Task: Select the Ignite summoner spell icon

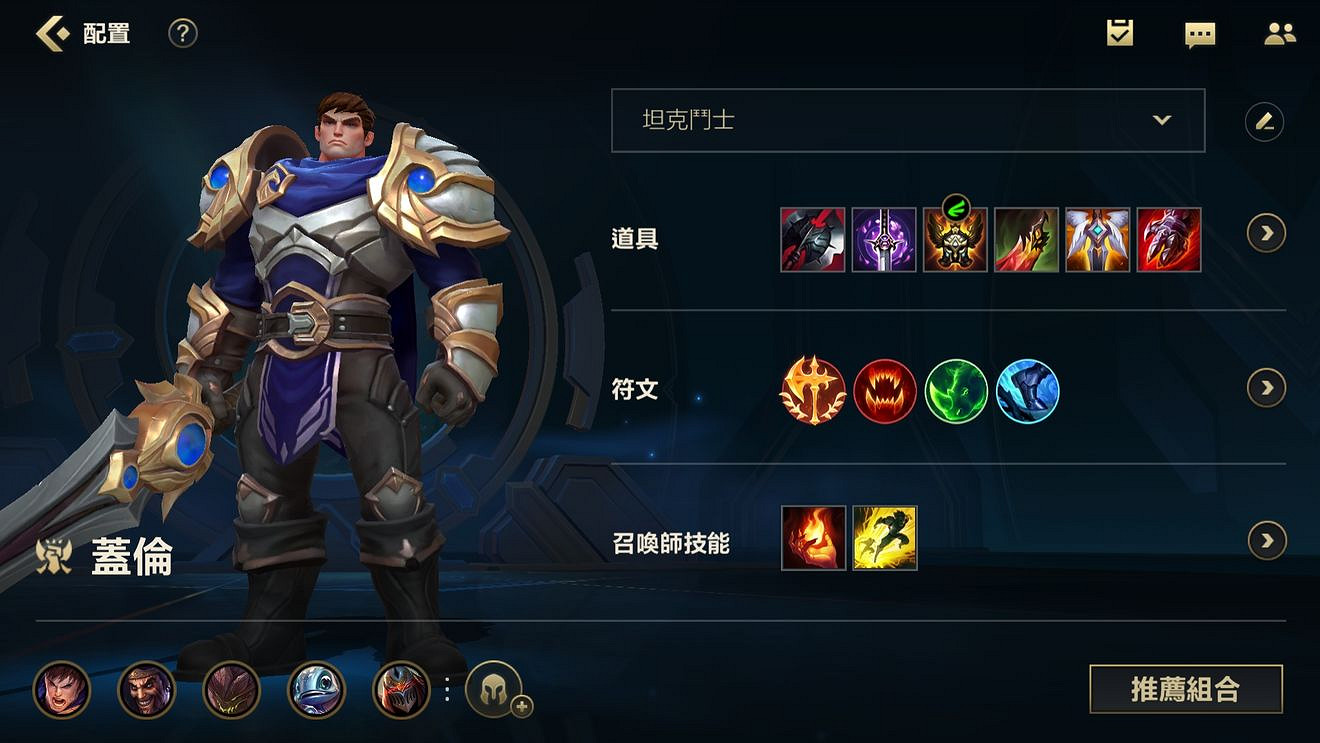Action: pyautogui.click(x=812, y=540)
